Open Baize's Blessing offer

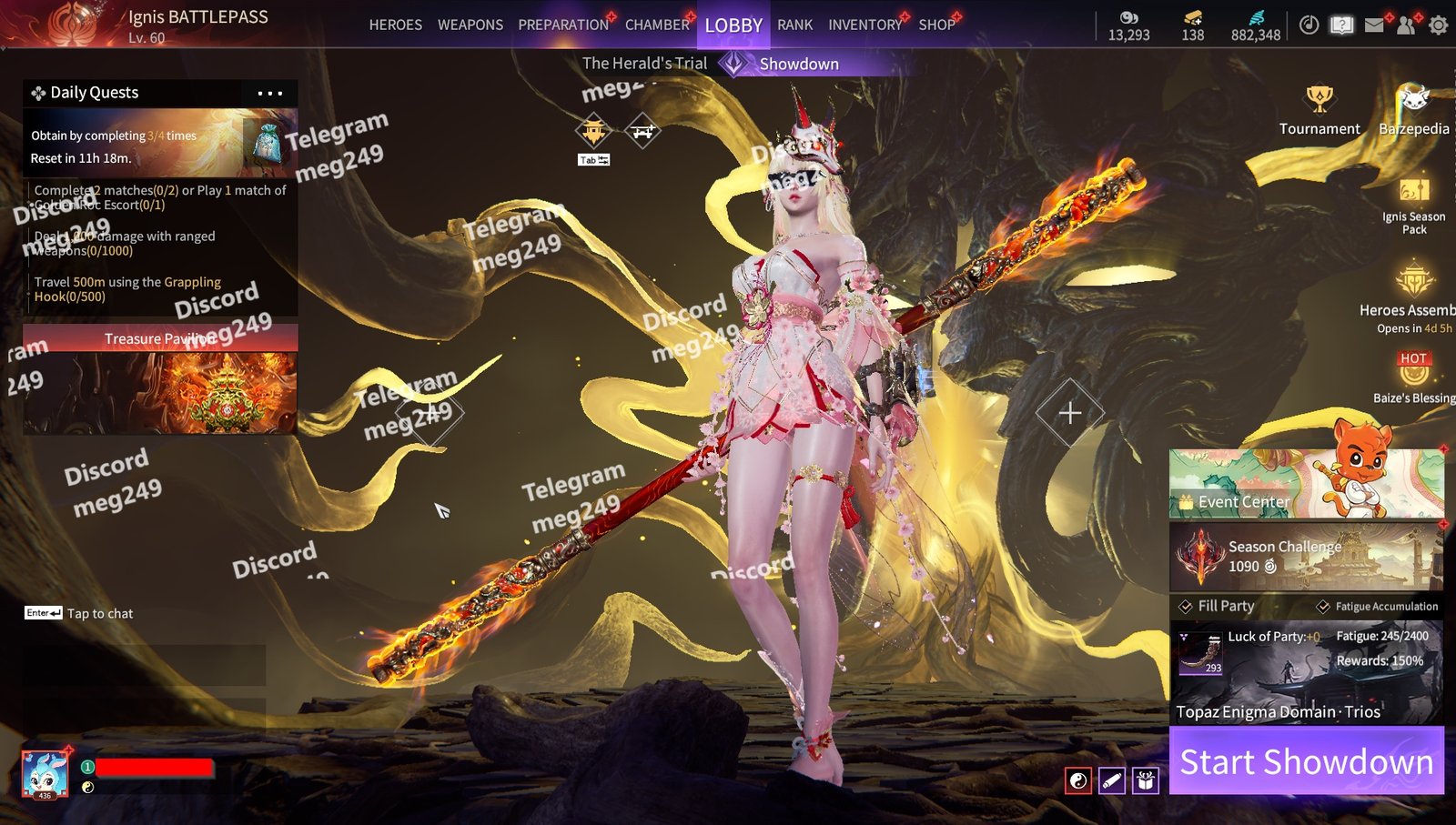(1413, 377)
